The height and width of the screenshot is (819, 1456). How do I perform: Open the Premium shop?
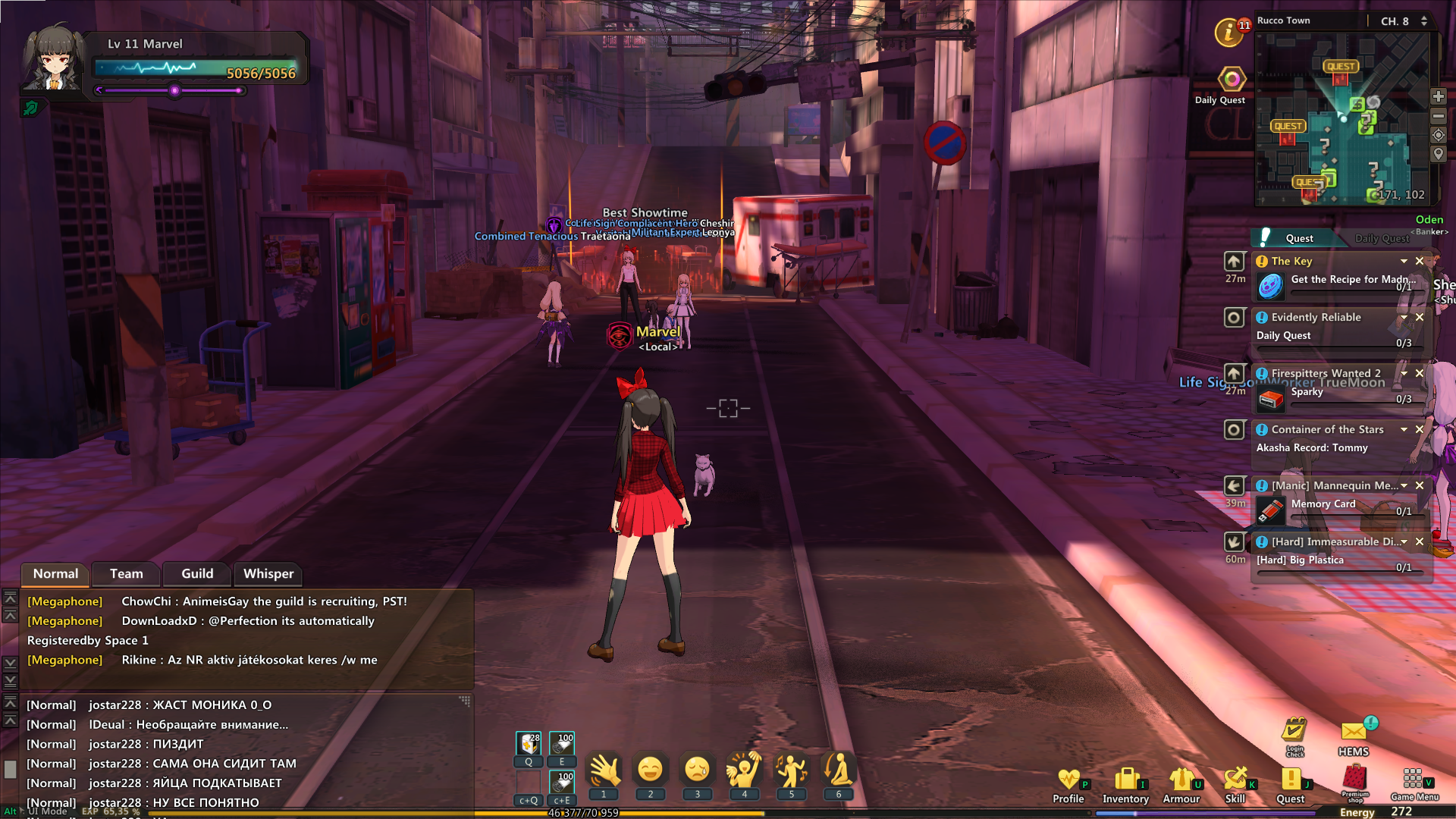coord(1354,780)
